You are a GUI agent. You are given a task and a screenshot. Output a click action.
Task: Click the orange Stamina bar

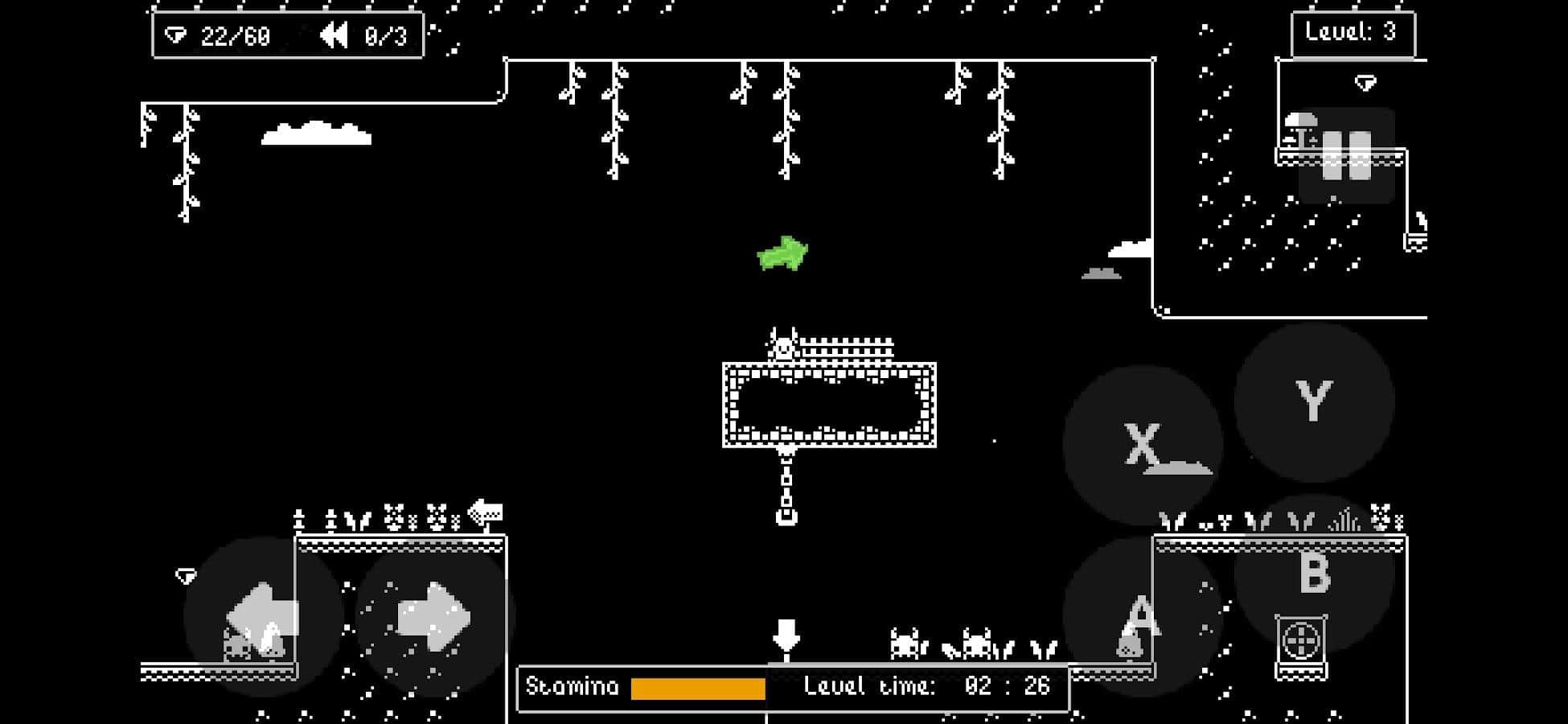coord(697,689)
